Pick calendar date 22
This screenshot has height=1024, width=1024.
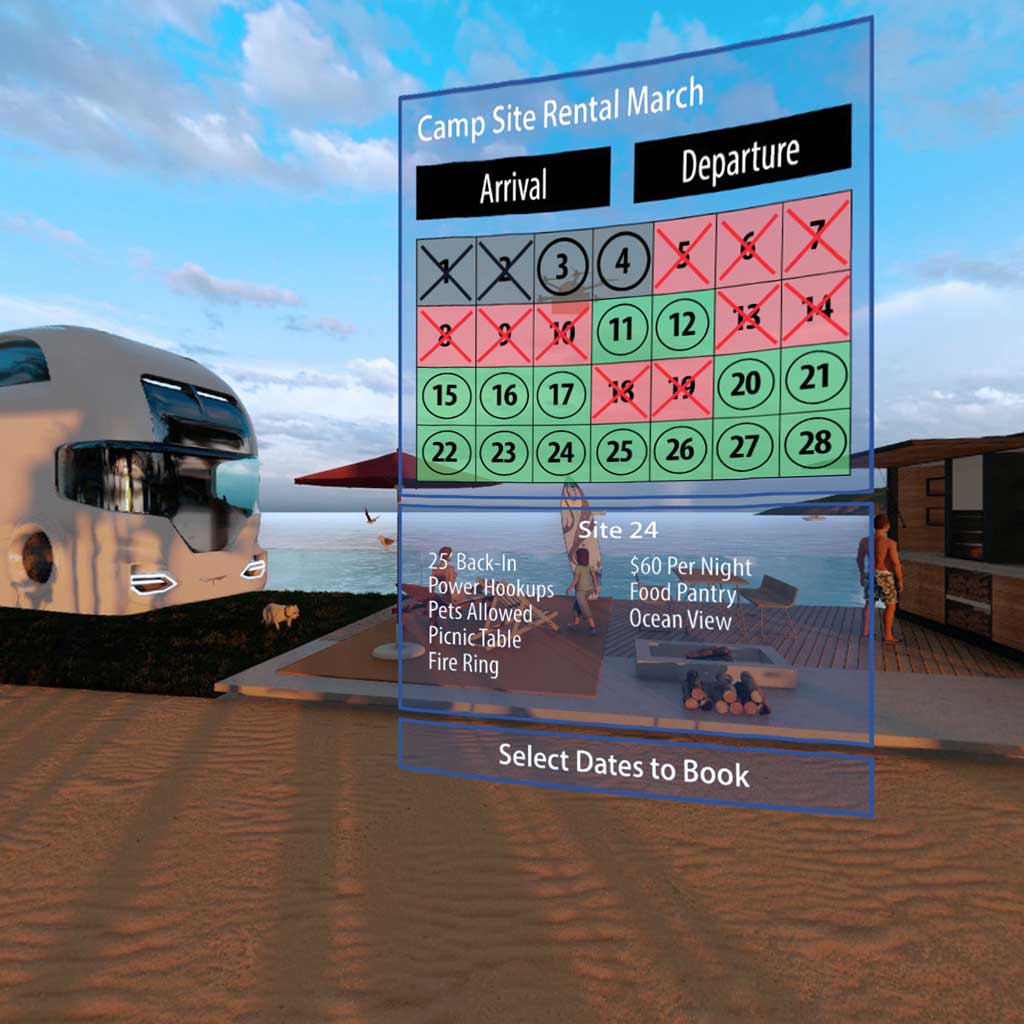click(x=445, y=452)
